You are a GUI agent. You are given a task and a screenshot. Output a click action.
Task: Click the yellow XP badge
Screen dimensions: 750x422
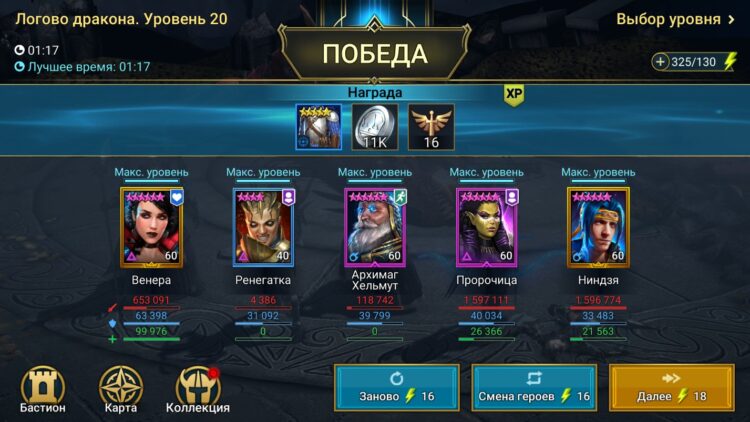tap(514, 94)
